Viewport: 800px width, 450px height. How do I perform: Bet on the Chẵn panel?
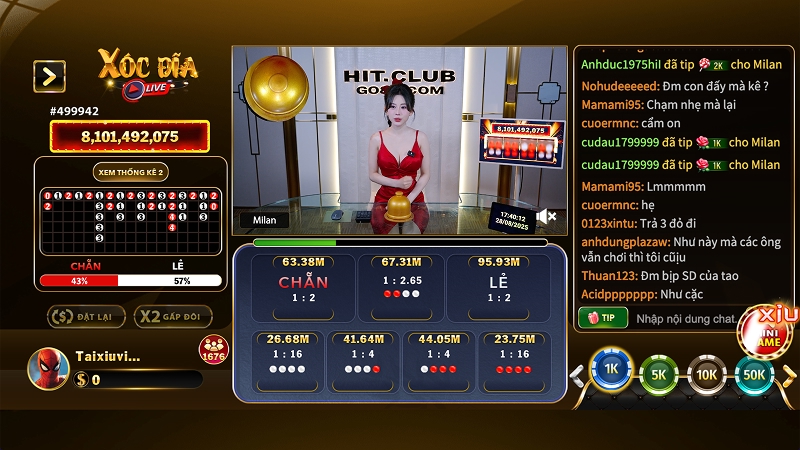click(x=303, y=284)
